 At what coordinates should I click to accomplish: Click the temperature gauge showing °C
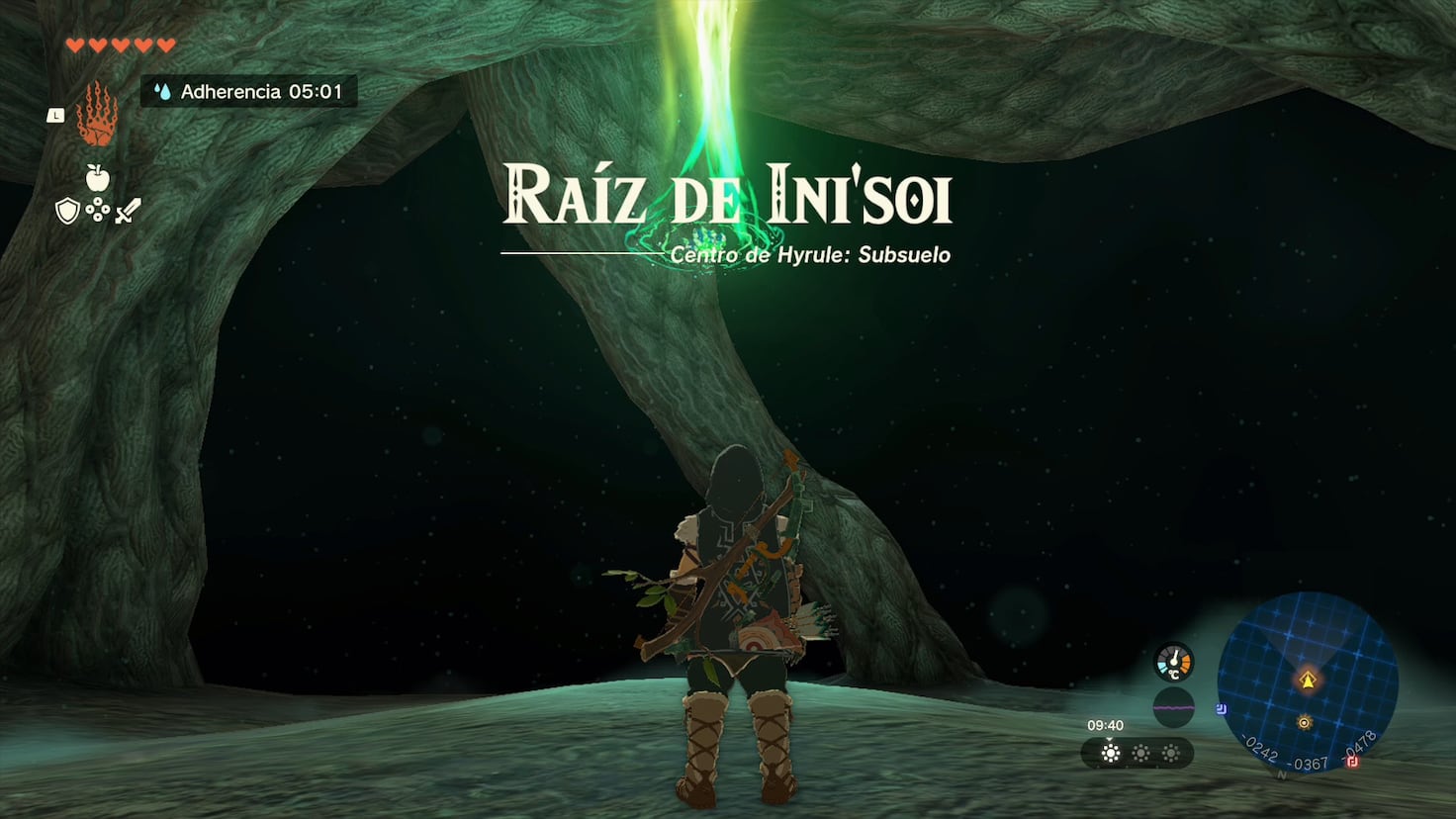click(1173, 663)
